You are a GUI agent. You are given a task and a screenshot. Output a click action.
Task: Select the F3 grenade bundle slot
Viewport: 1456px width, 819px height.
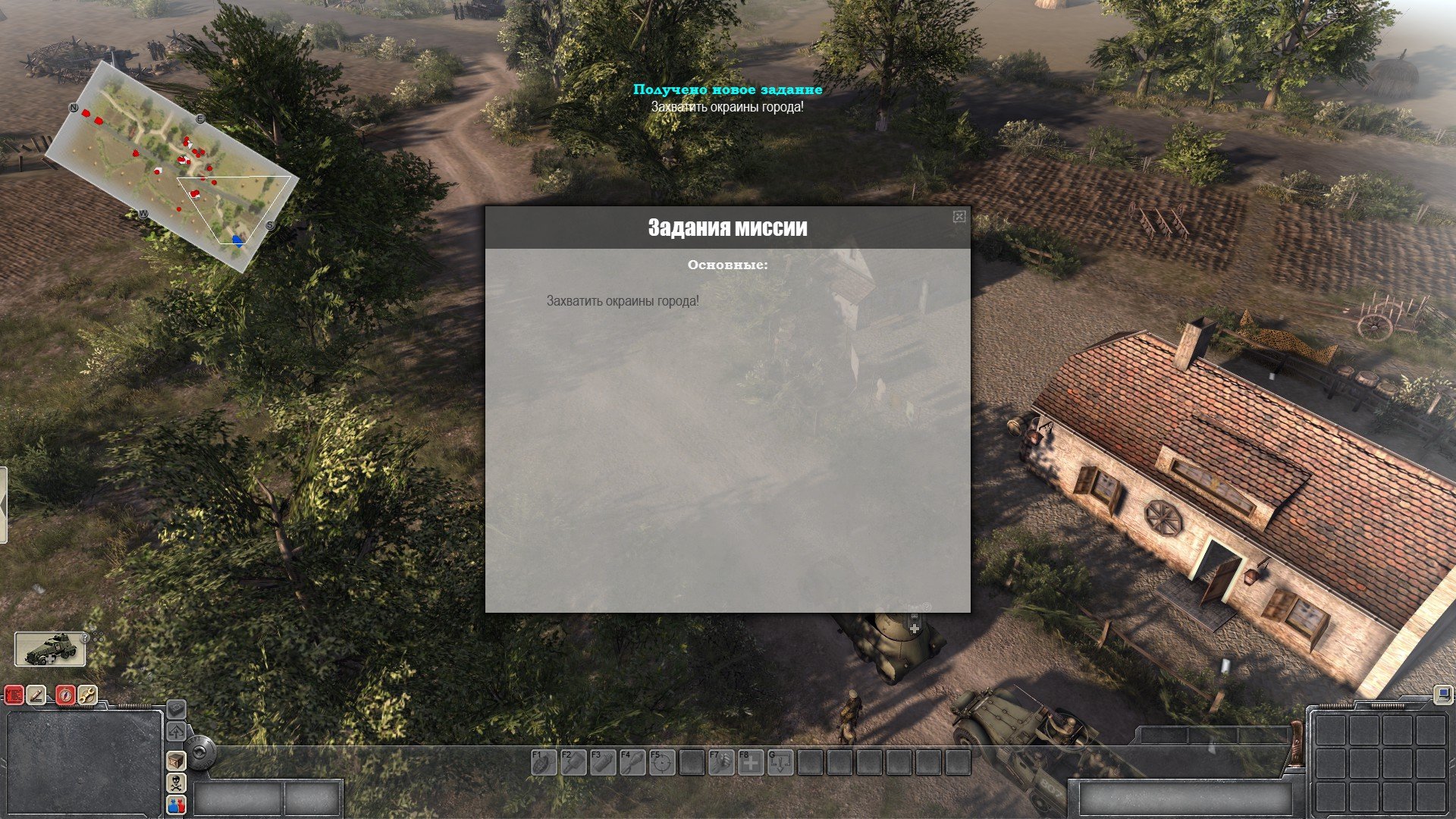coord(603,762)
